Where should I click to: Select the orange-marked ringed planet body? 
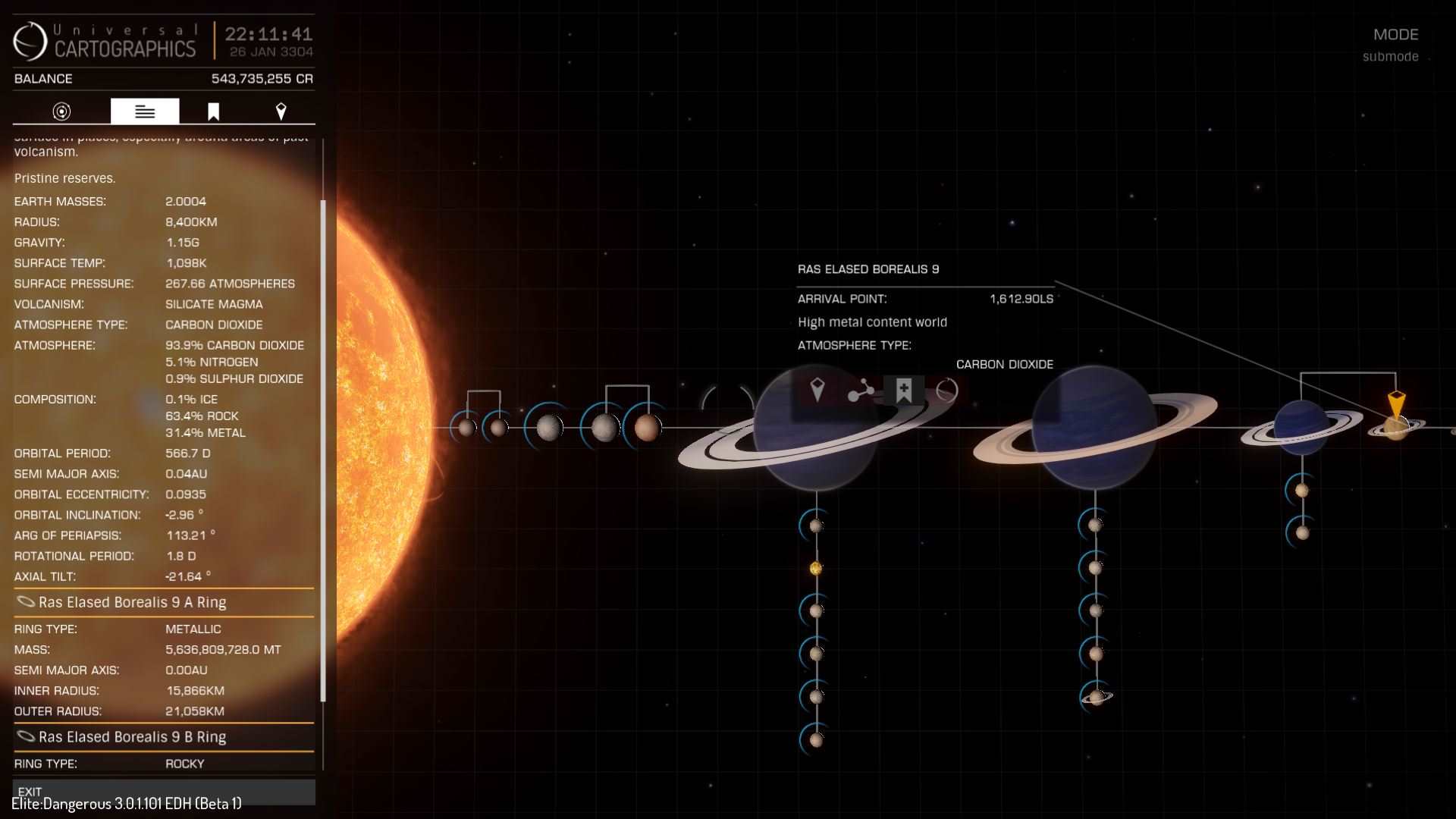(1395, 428)
